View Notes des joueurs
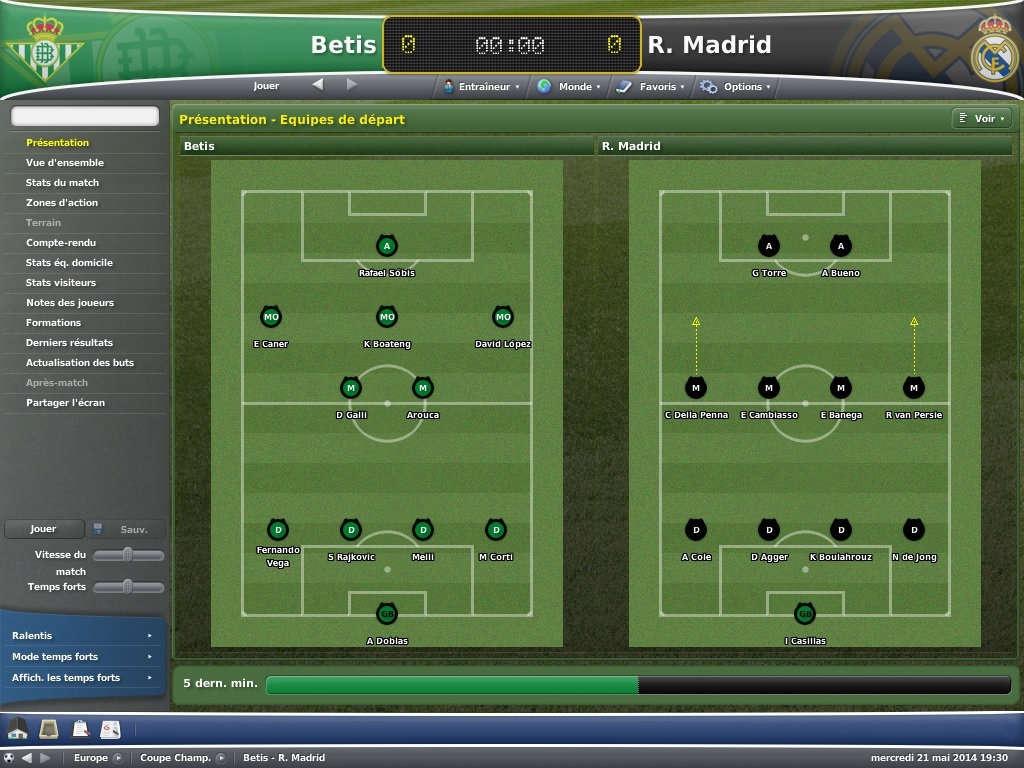The height and width of the screenshot is (768, 1024). (x=70, y=303)
